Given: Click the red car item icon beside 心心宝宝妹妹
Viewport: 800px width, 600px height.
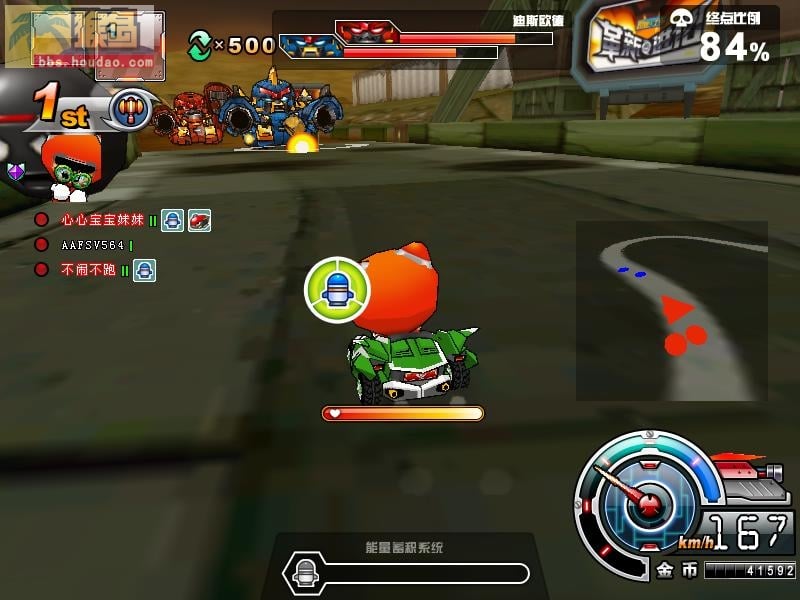Looking at the screenshot, I should [200, 221].
